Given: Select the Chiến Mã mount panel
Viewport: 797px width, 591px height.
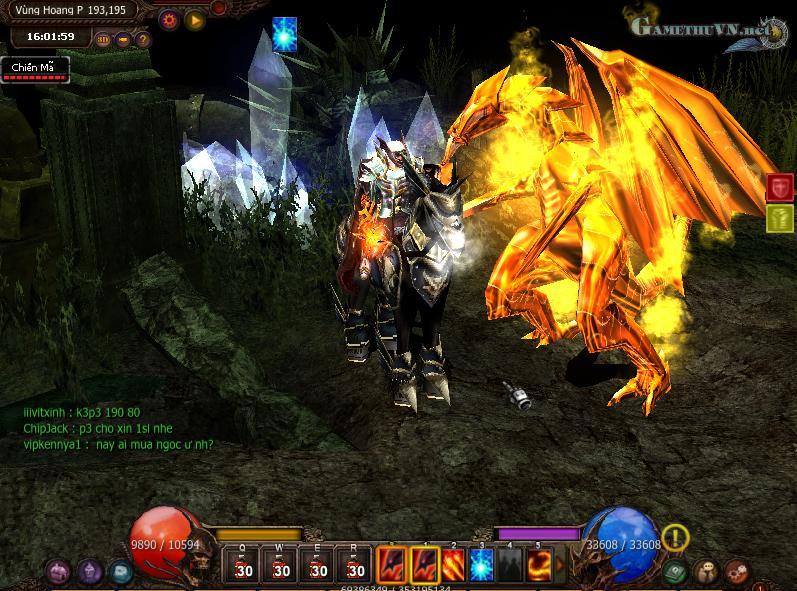Looking at the screenshot, I should pyautogui.click(x=35, y=69).
